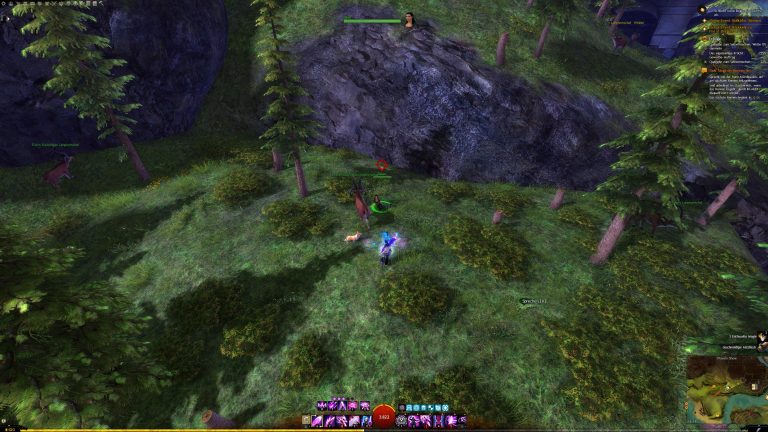The width and height of the screenshot is (768, 432).
Task: Use the fifth weapon skill slot
Action: coord(366,421)
